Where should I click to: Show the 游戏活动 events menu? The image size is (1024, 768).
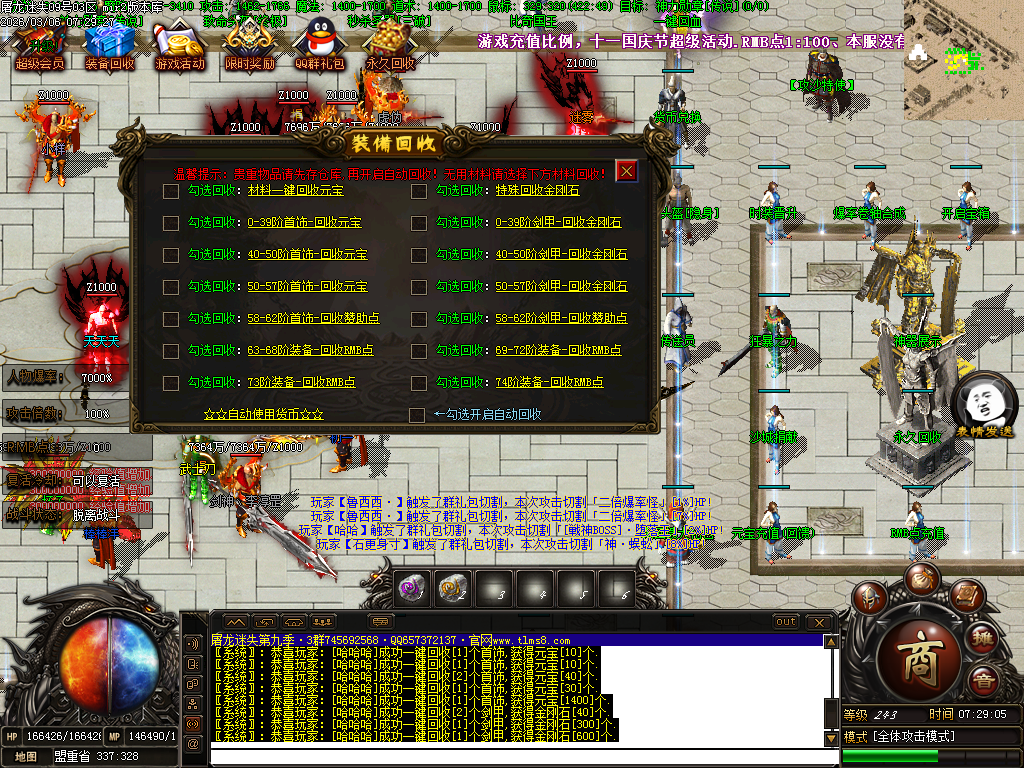tap(180, 47)
